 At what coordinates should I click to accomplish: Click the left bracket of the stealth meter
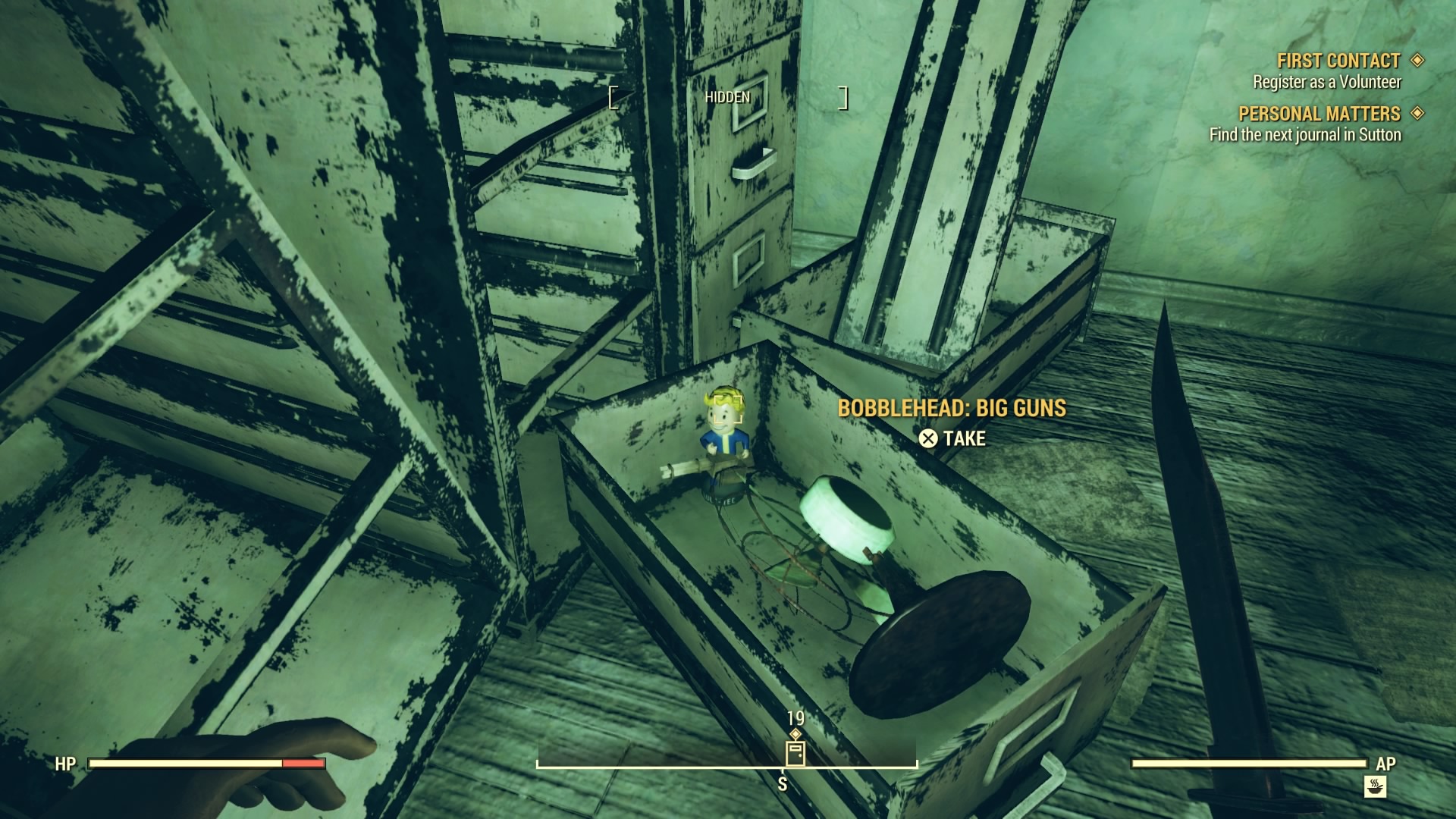(613, 97)
